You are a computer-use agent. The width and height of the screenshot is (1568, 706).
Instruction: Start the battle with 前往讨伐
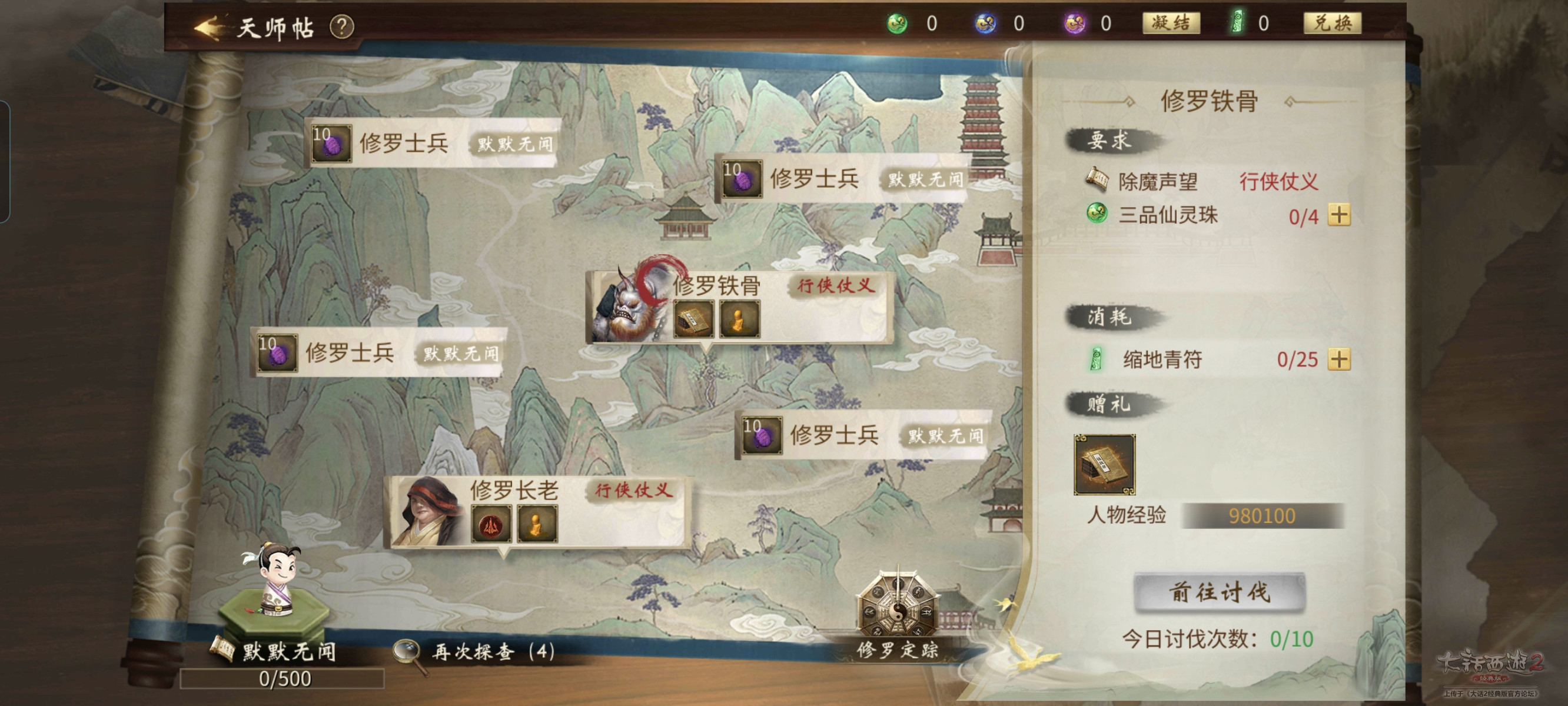coord(1219,592)
